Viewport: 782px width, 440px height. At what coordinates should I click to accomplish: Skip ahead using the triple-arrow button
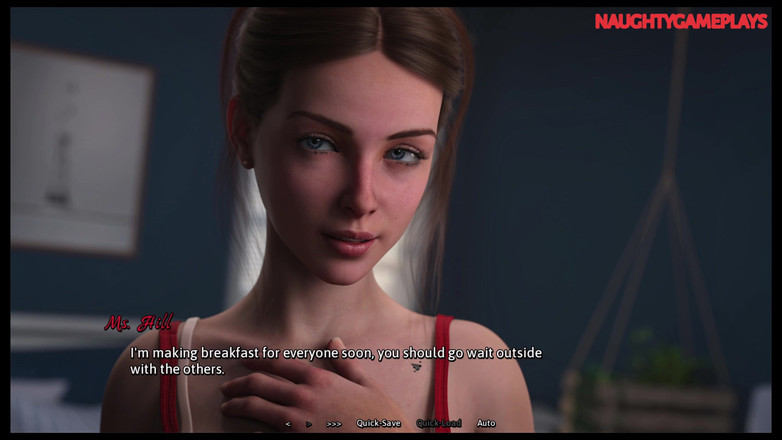click(x=334, y=424)
